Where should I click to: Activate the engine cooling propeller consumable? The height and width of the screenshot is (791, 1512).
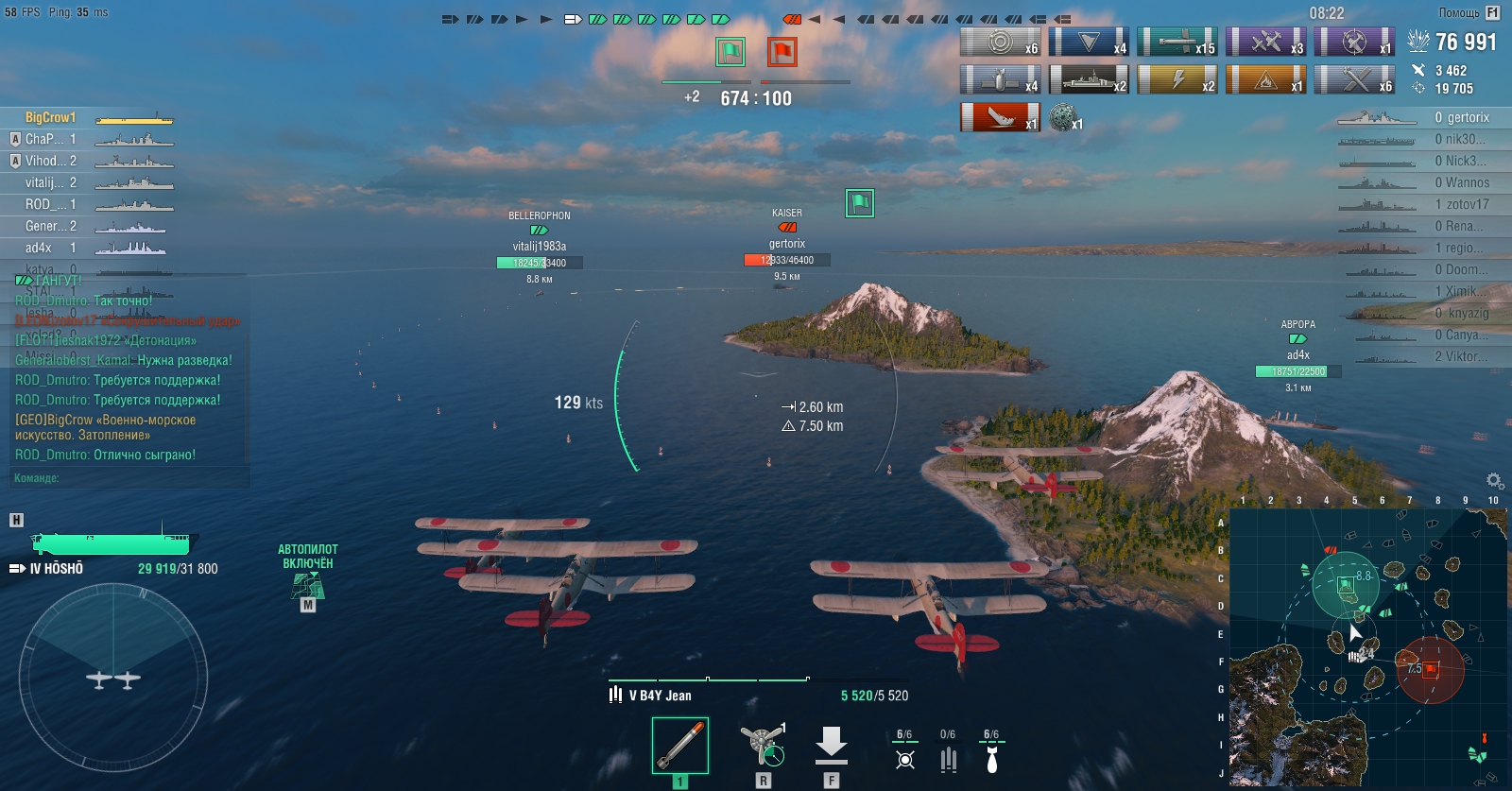(763, 745)
